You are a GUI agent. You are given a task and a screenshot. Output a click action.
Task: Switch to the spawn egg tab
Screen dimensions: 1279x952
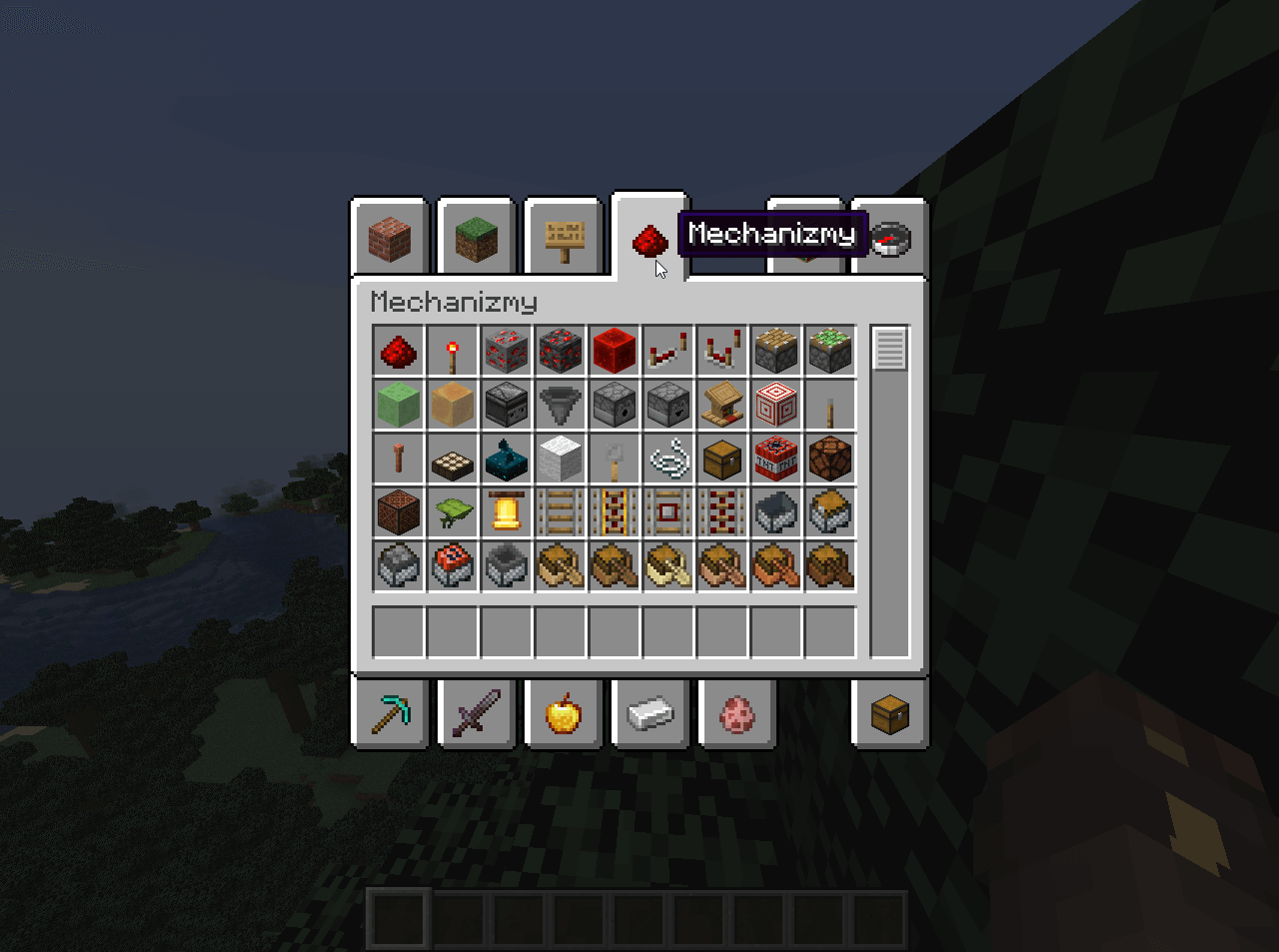point(737,713)
